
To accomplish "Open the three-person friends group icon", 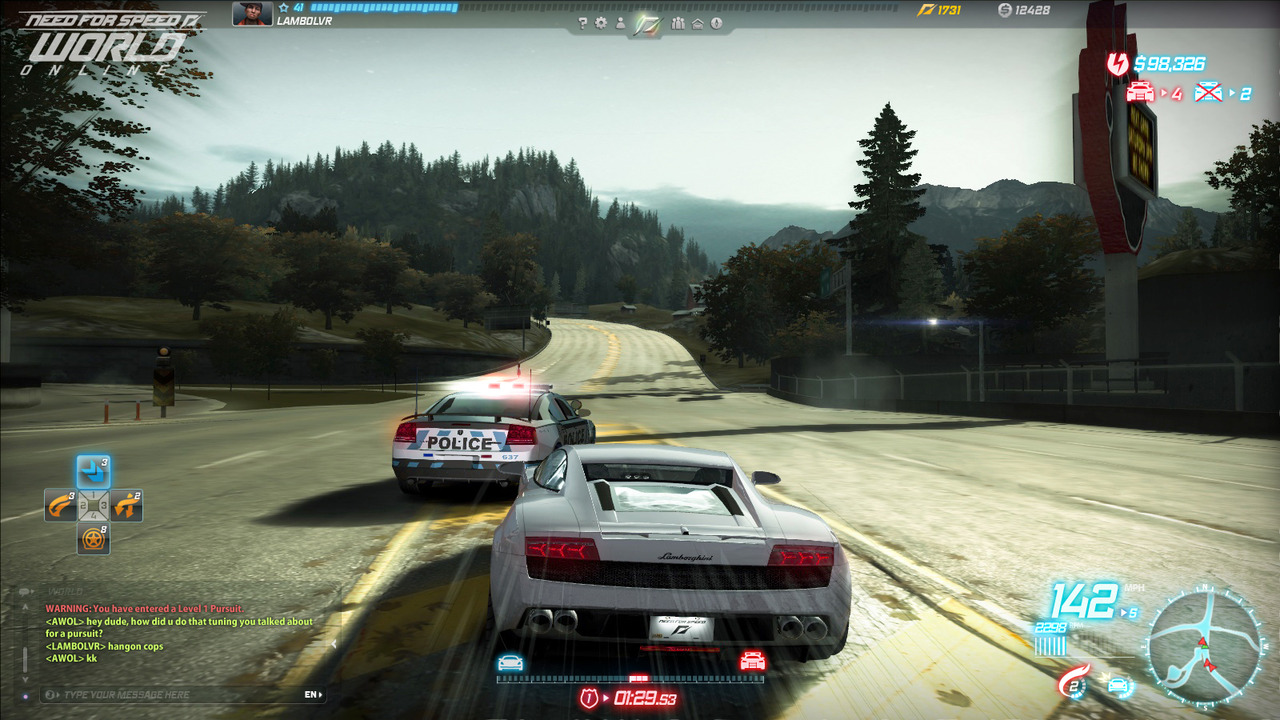I will pos(679,23).
